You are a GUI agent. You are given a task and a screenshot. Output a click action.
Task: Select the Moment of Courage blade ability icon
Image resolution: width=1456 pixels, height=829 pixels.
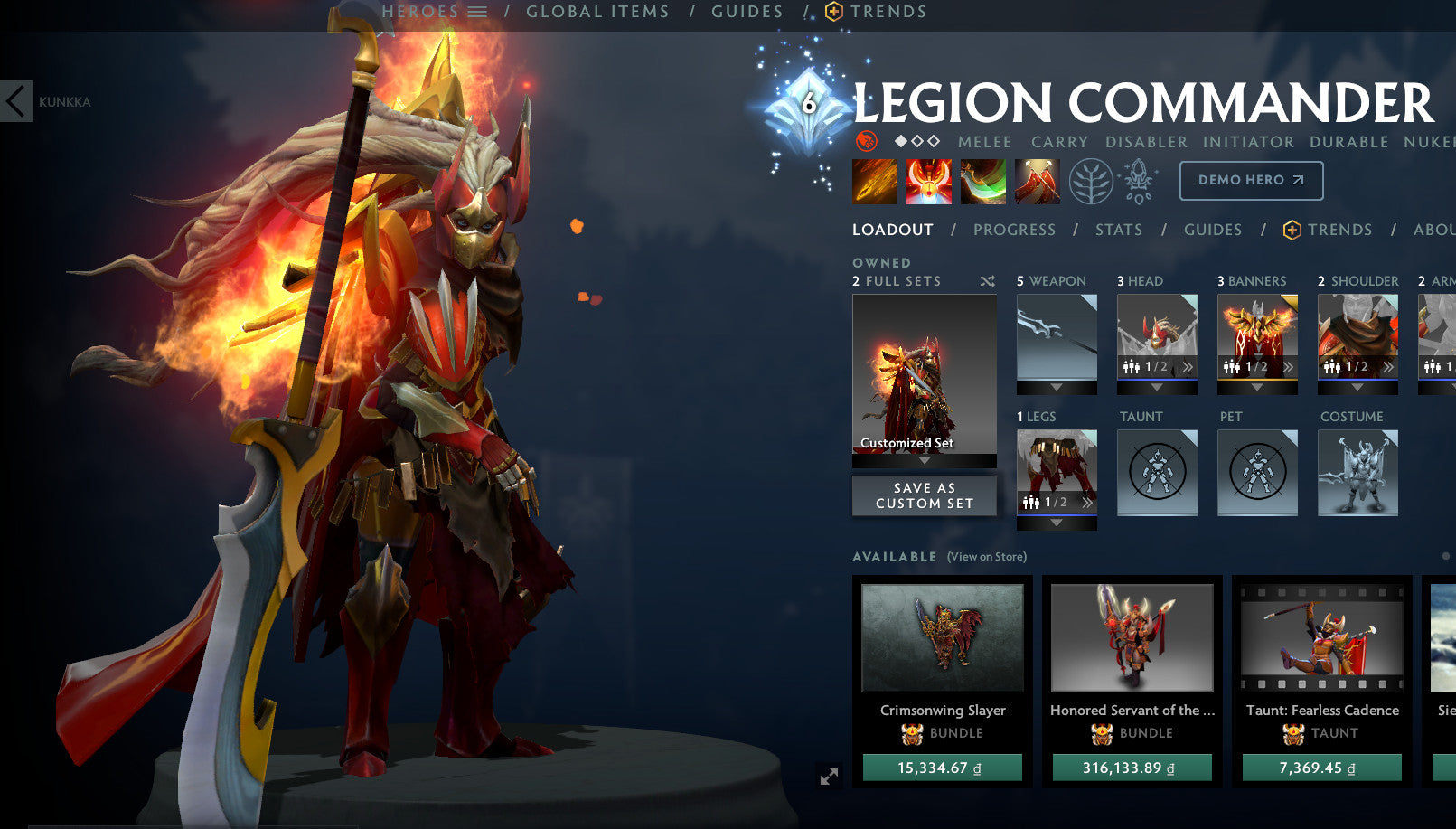983,181
